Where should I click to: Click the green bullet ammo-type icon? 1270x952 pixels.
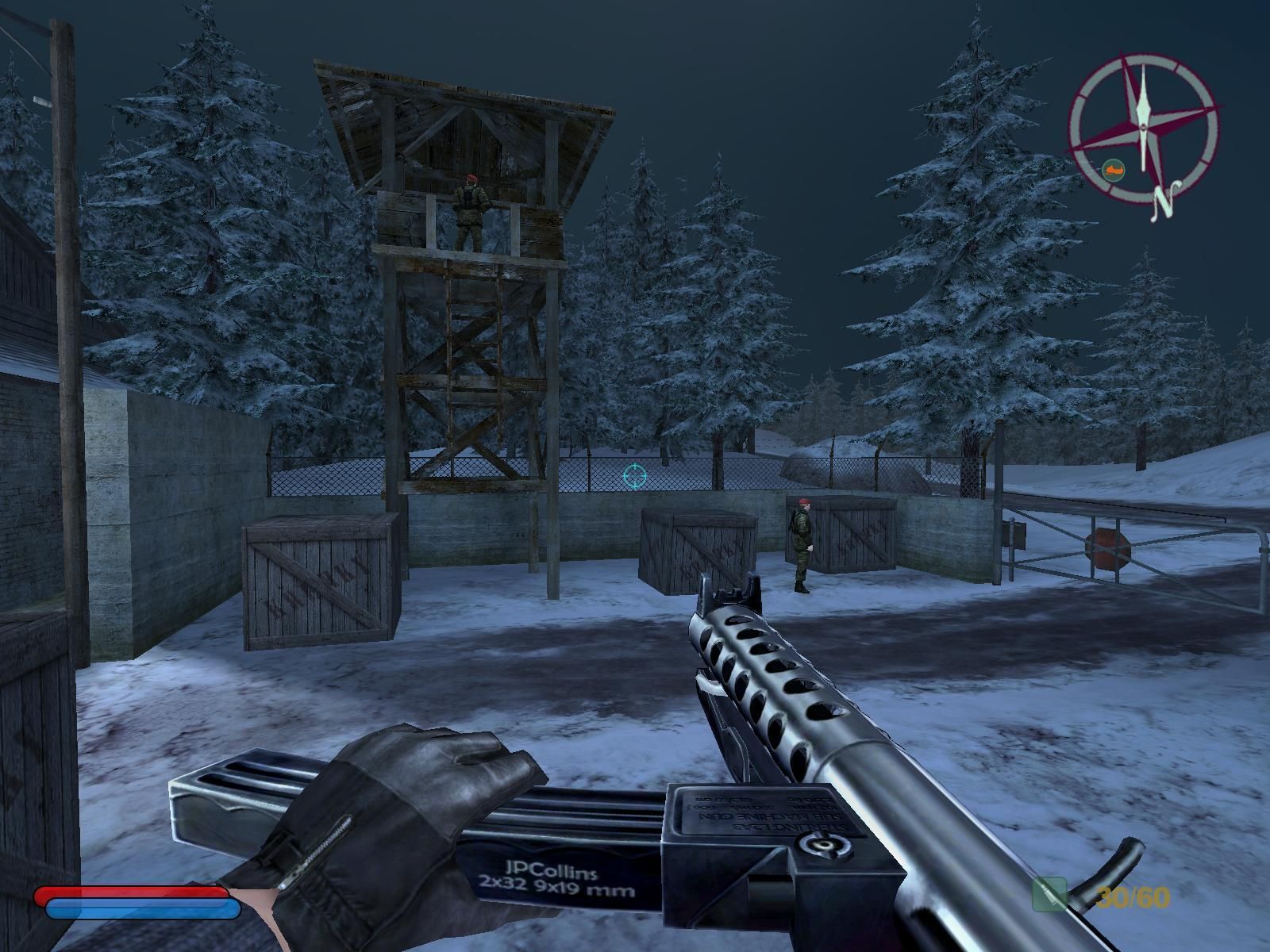pyautogui.click(x=1049, y=895)
